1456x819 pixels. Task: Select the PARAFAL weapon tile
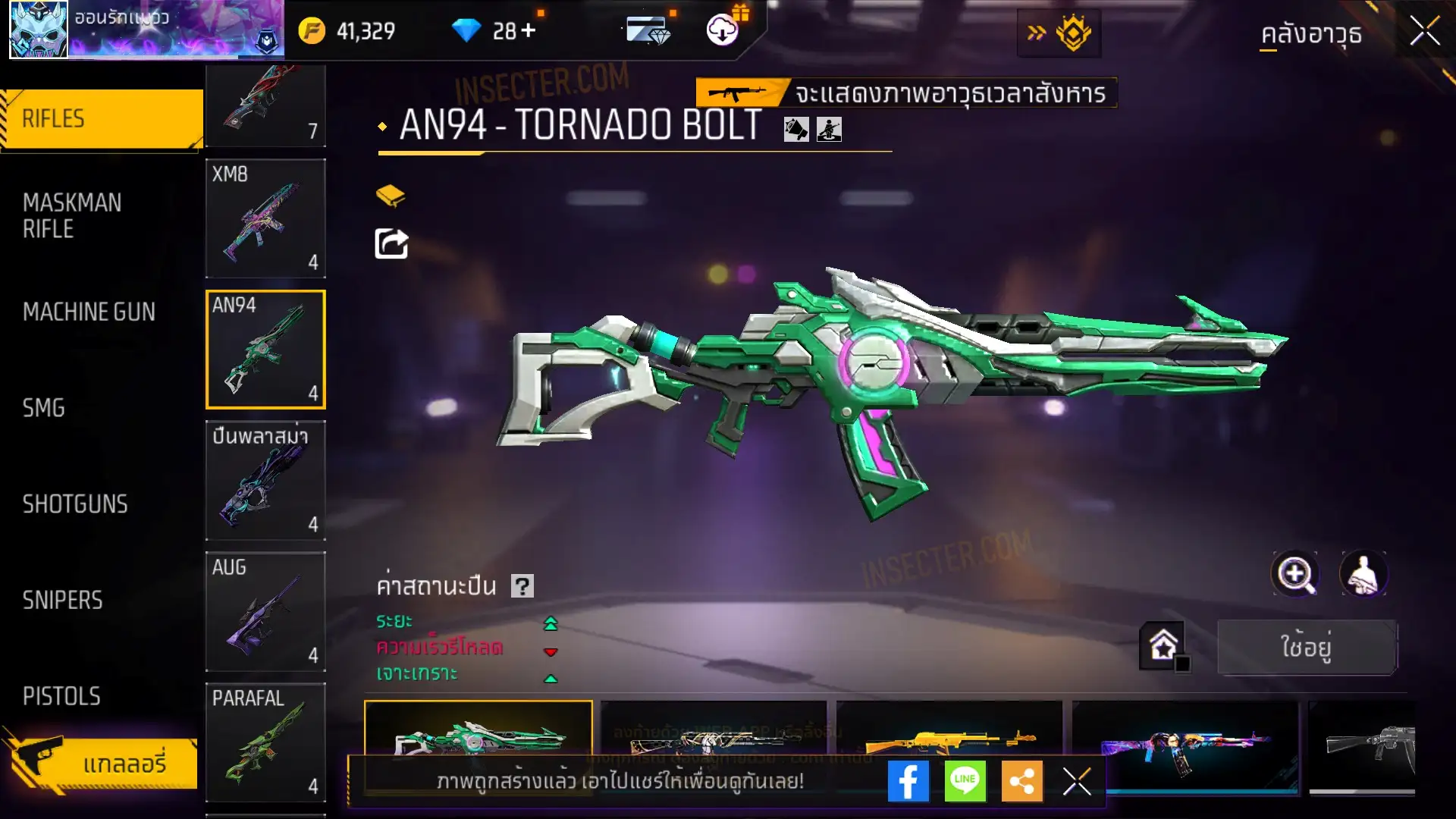click(x=265, y=742)
